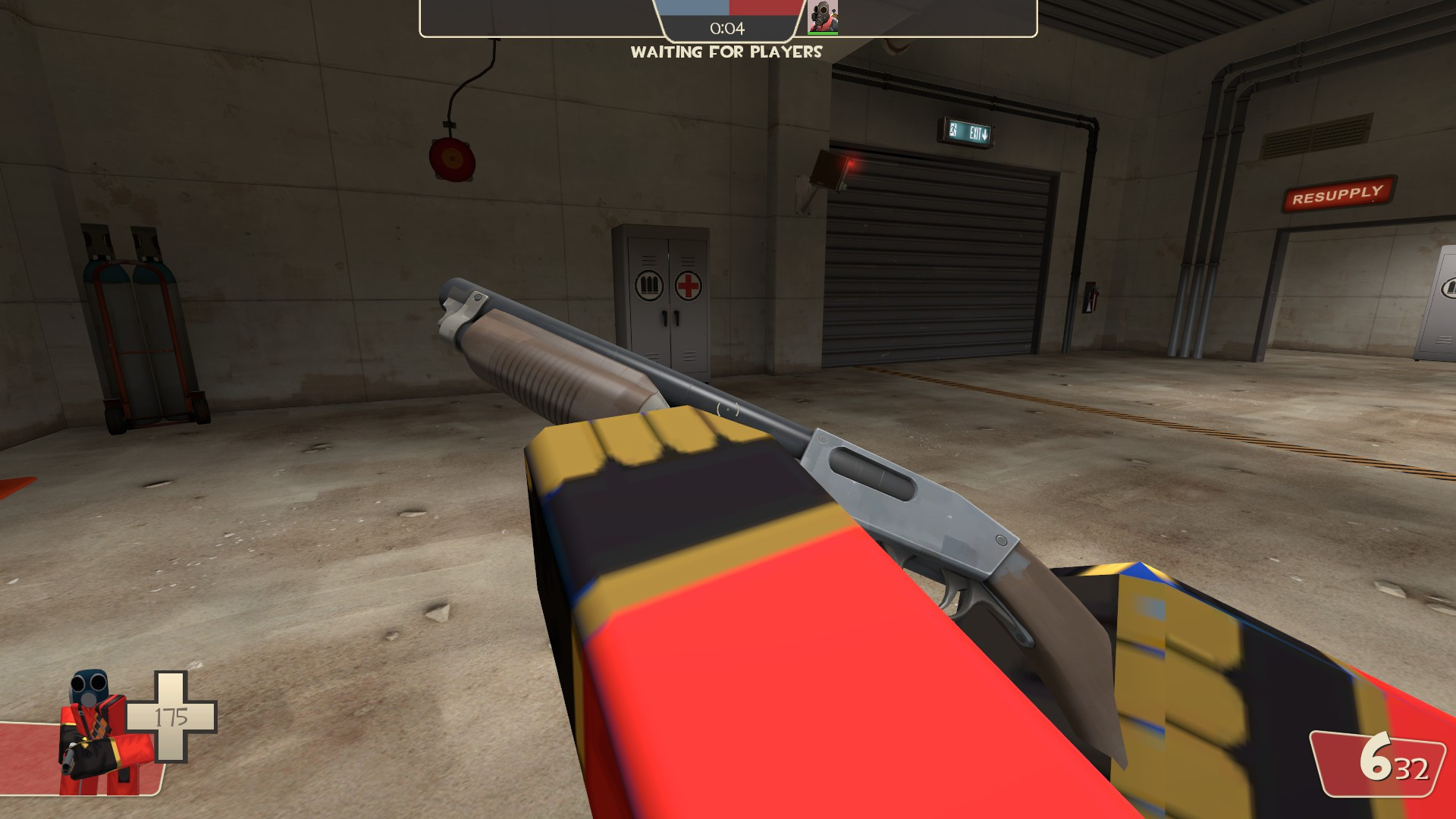Click the blue team segment of the top bar

click(x=694, y=9)
